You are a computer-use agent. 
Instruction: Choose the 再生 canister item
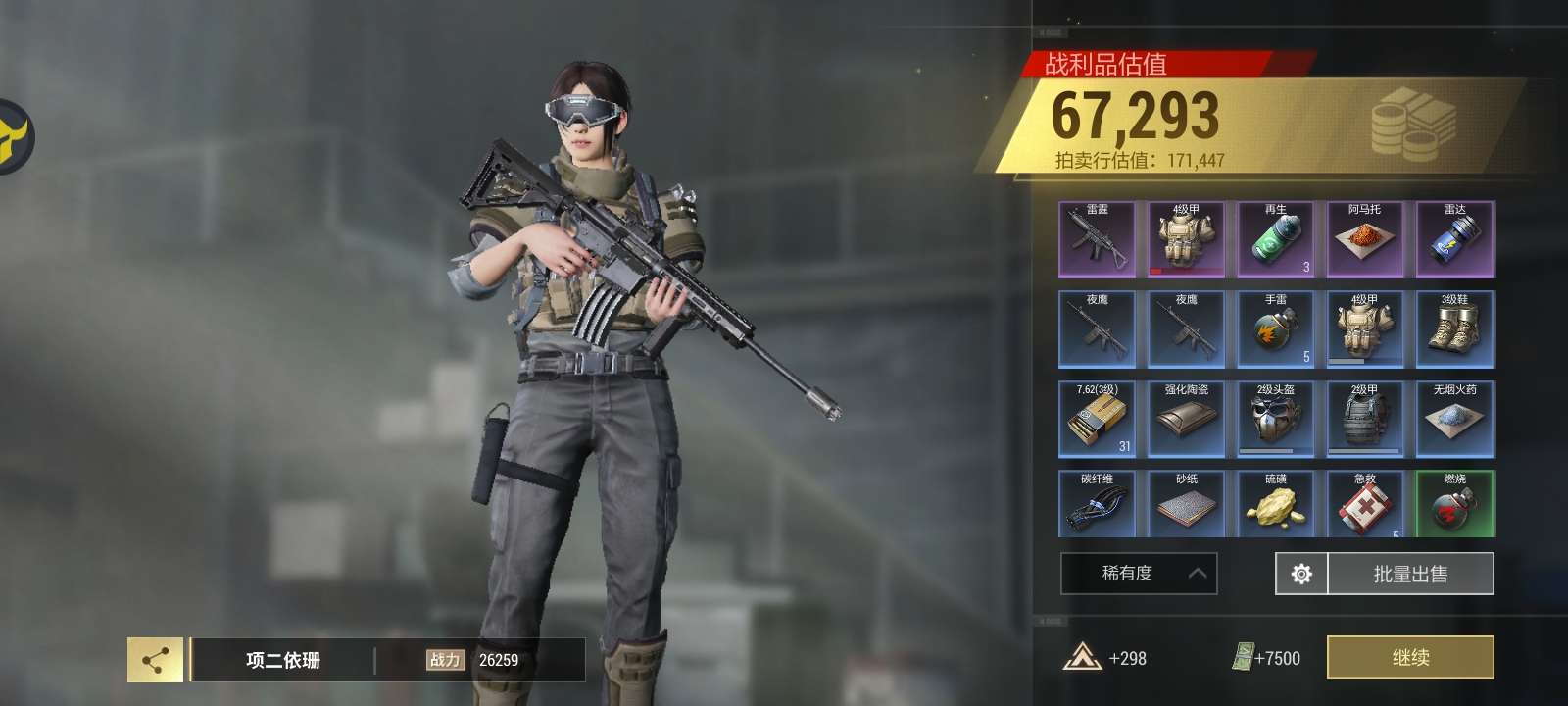(1276, 240)
